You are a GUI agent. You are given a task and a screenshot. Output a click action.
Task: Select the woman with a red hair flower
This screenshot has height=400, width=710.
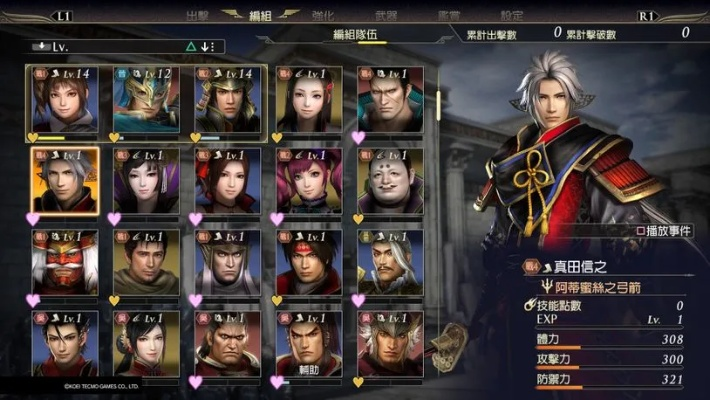pos(228,181)
